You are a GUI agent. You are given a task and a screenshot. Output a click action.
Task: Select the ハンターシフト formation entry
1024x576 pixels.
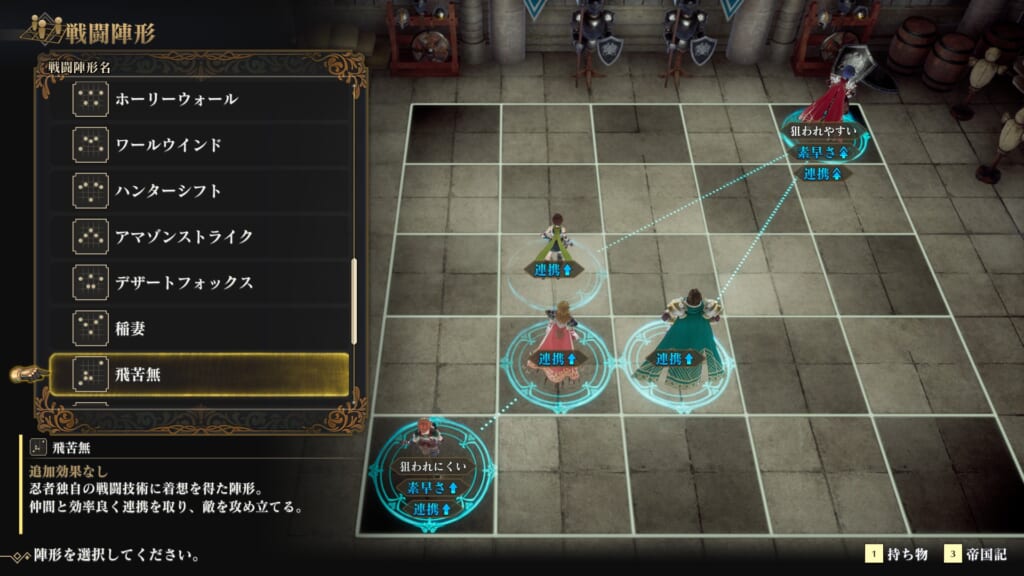click(200, 190)
